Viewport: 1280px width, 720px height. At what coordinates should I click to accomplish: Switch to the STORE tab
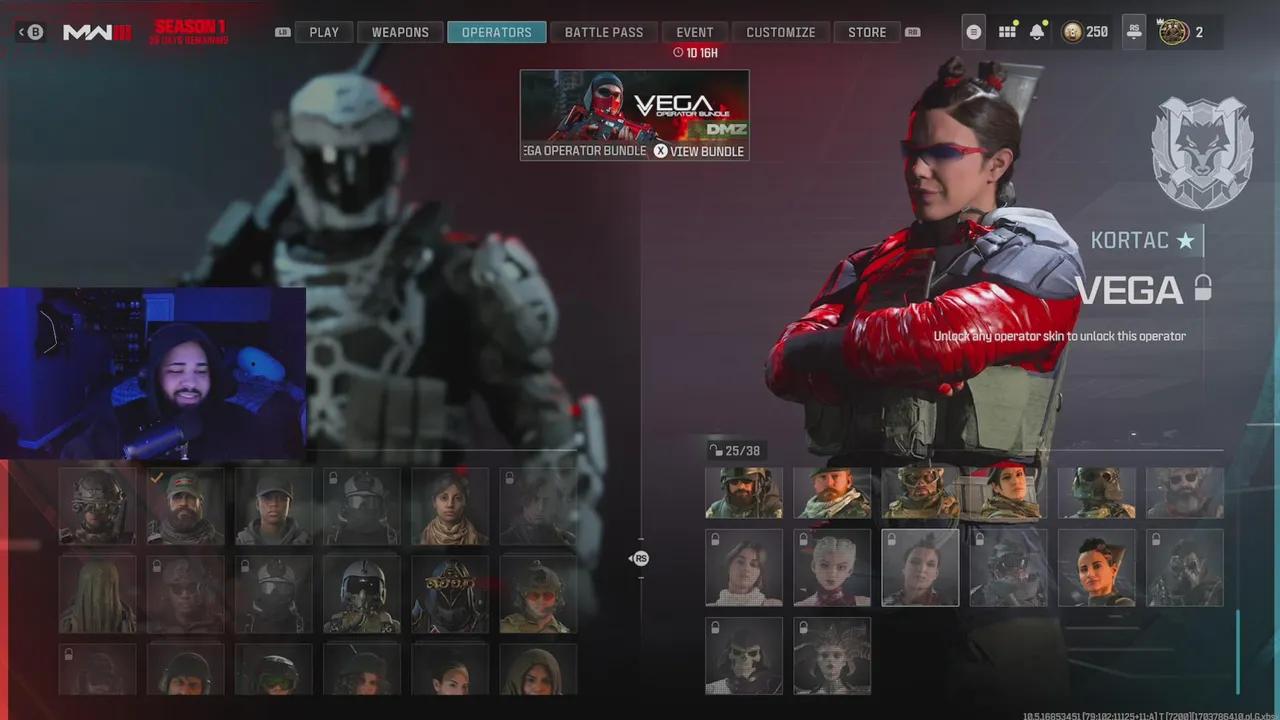(x=866, y=31)
